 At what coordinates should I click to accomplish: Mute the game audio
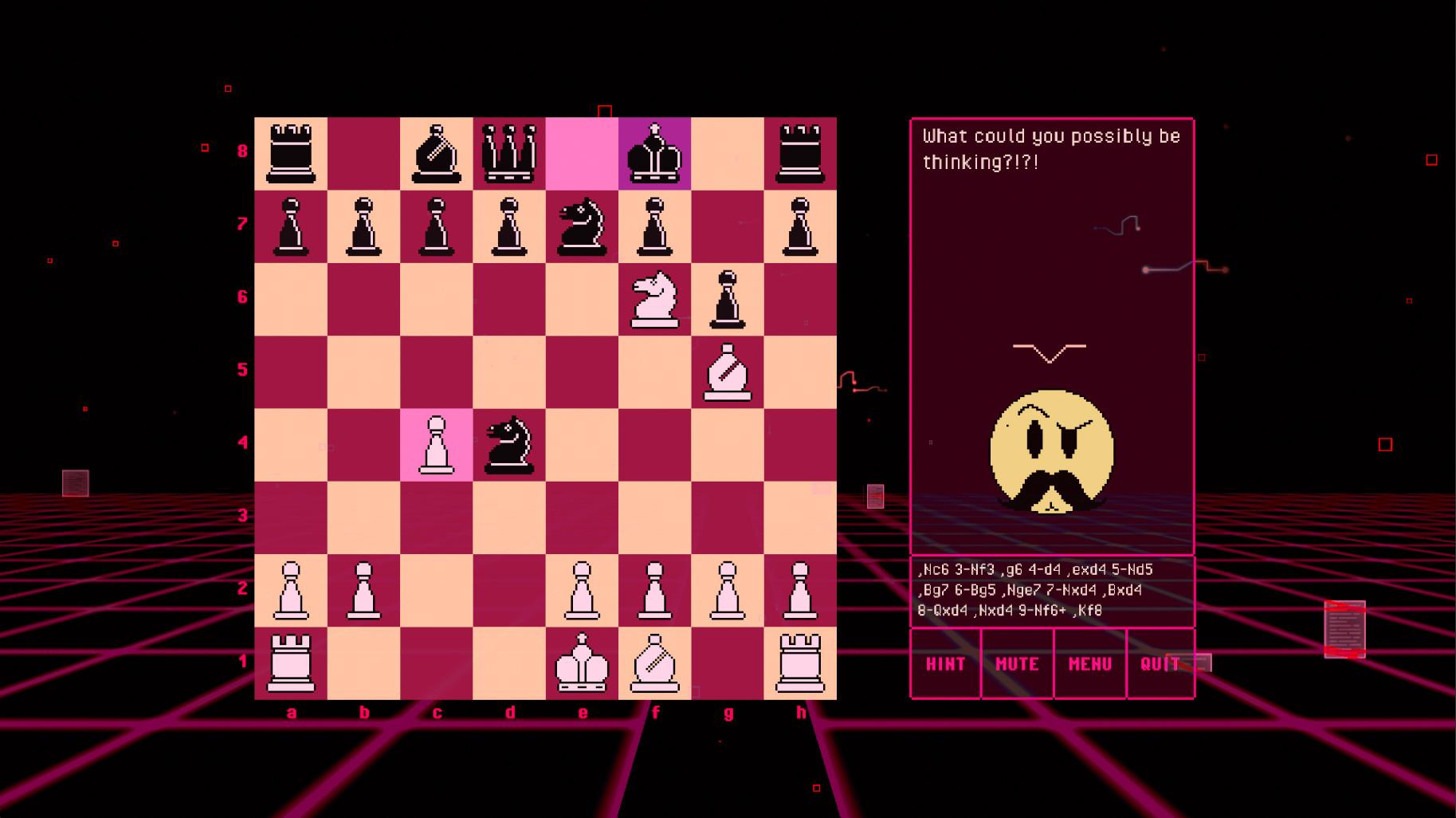point(1018,663)
